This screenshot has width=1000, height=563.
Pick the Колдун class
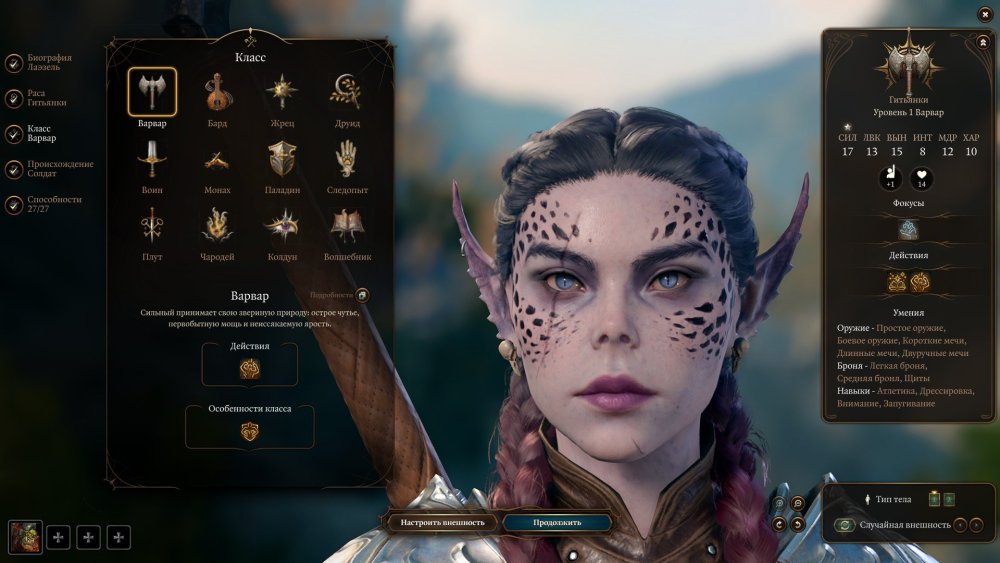coord(281,226)
